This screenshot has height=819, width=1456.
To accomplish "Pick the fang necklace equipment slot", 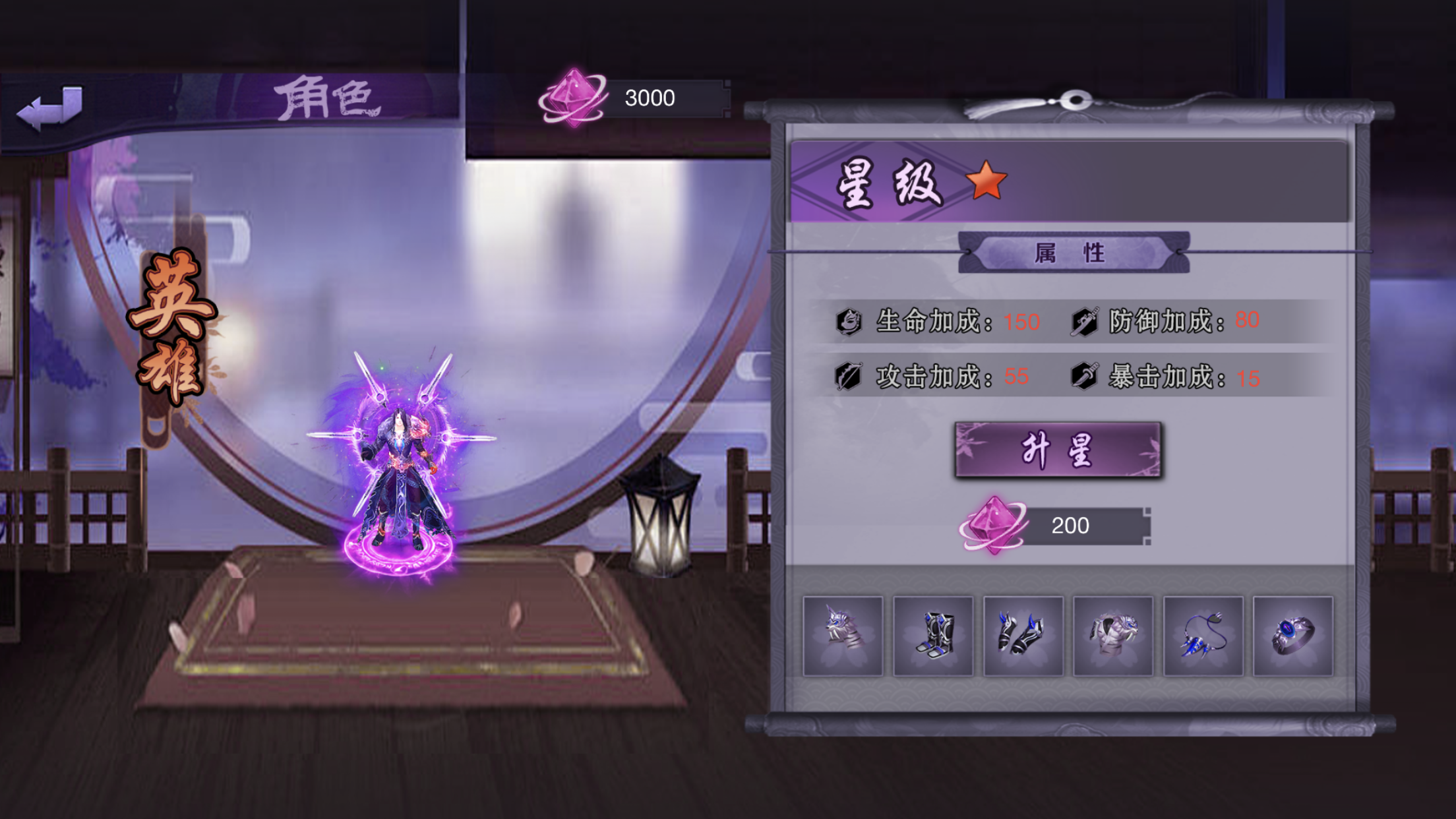I will [x=1203, y=636].
